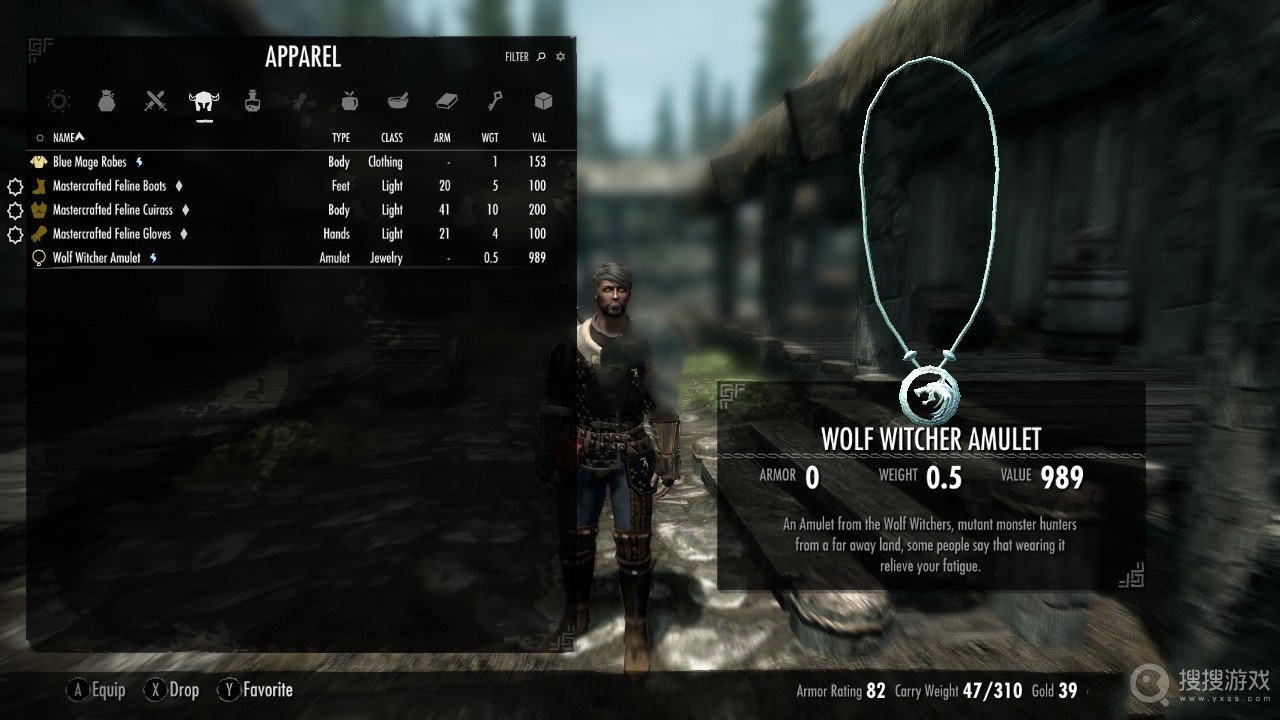
Task: Show the mortar and pestle ingredients category
Action: point(397,100)
